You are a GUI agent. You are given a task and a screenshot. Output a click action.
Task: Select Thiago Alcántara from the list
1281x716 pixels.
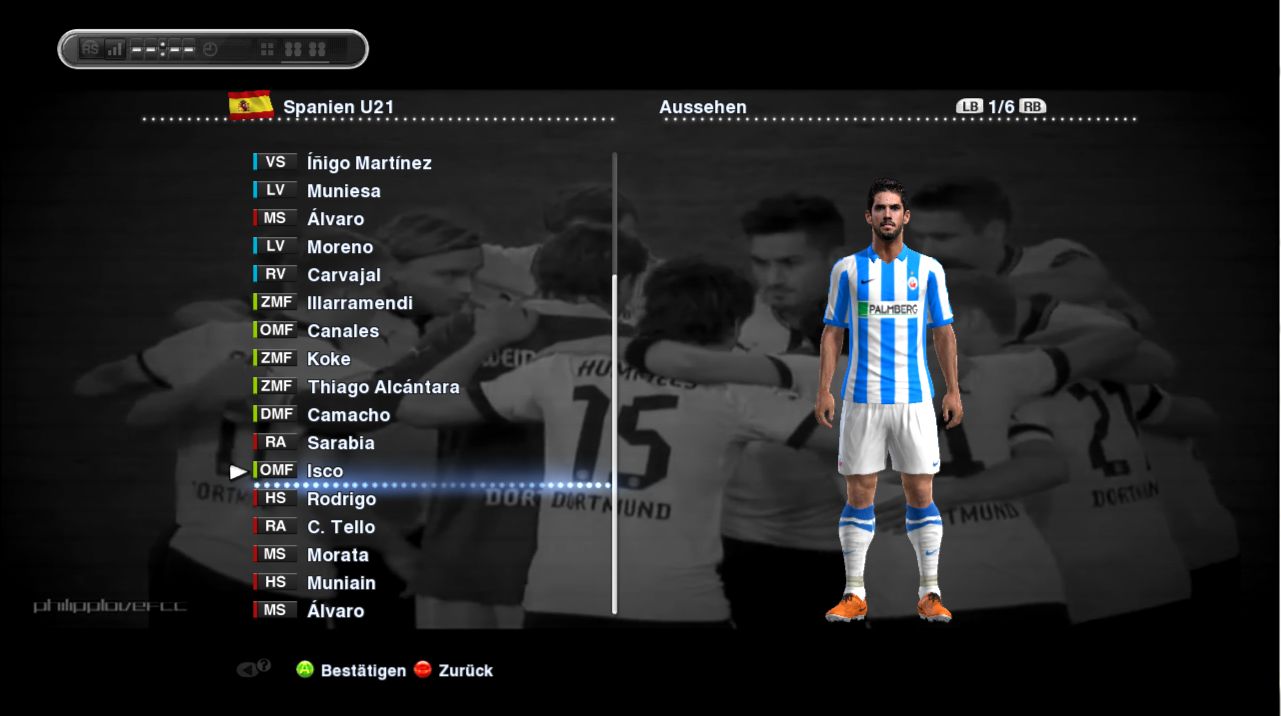click(383, 387)
